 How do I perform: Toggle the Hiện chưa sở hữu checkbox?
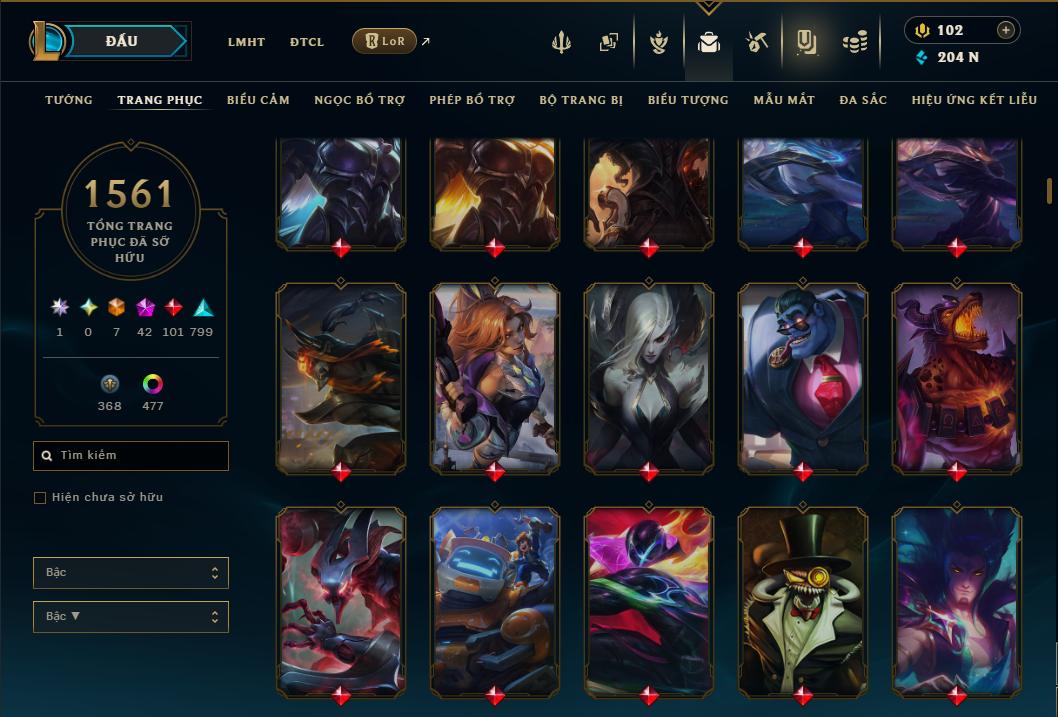(x=40, y=498)
